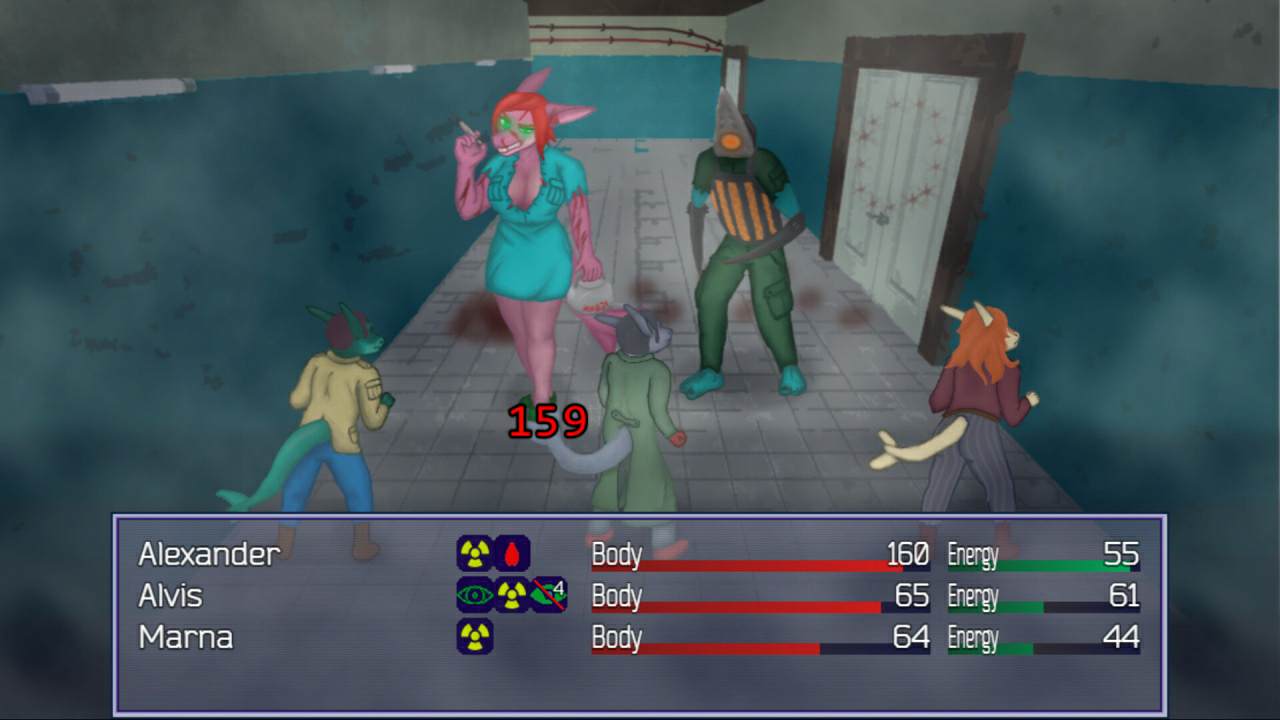Select Alvis in the party status list
Image resolution: width=1280 pixels, height=720 pixels.
pos(171,595)
